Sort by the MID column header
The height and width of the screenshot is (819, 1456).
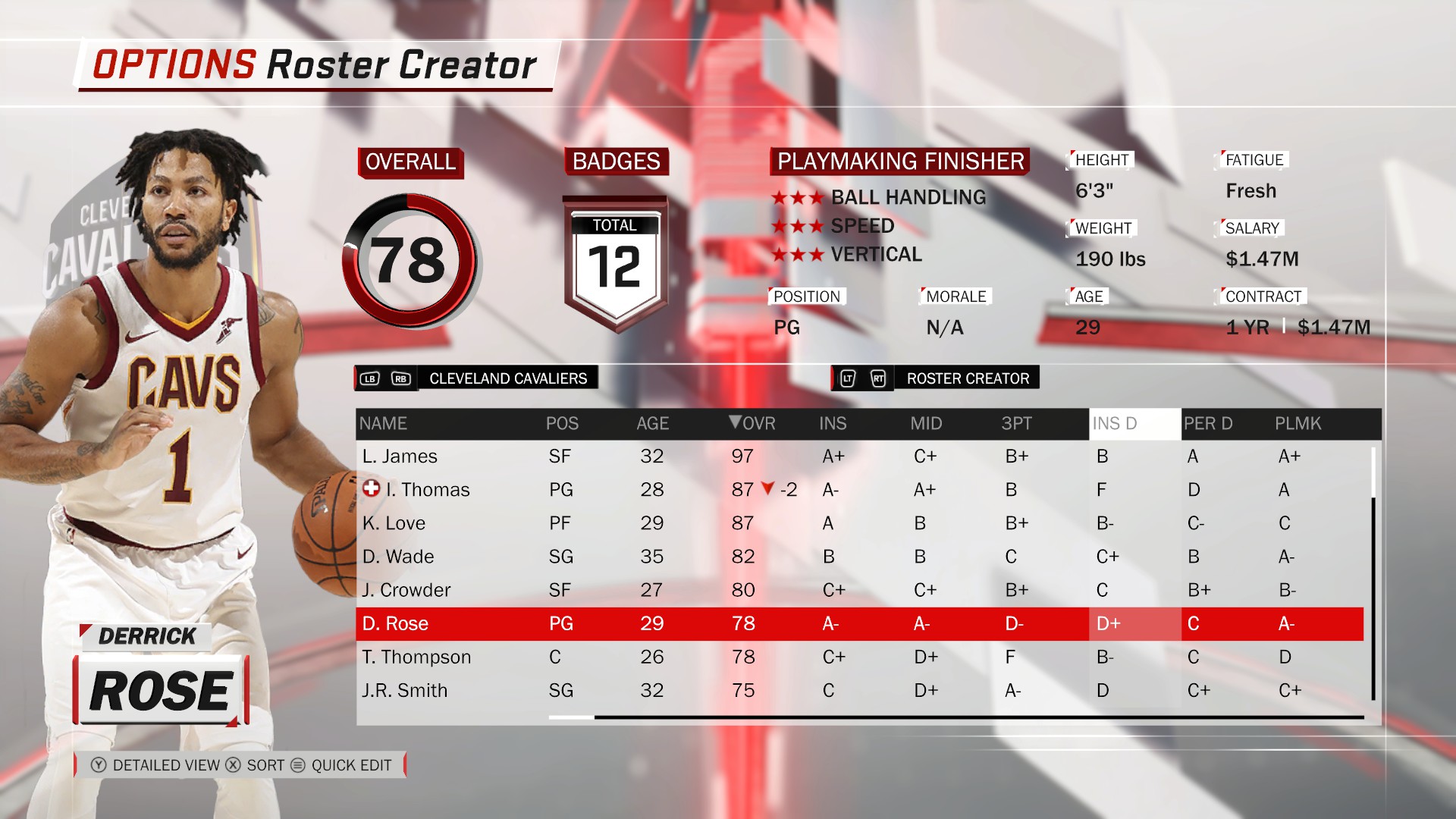[x=926, y=423]
